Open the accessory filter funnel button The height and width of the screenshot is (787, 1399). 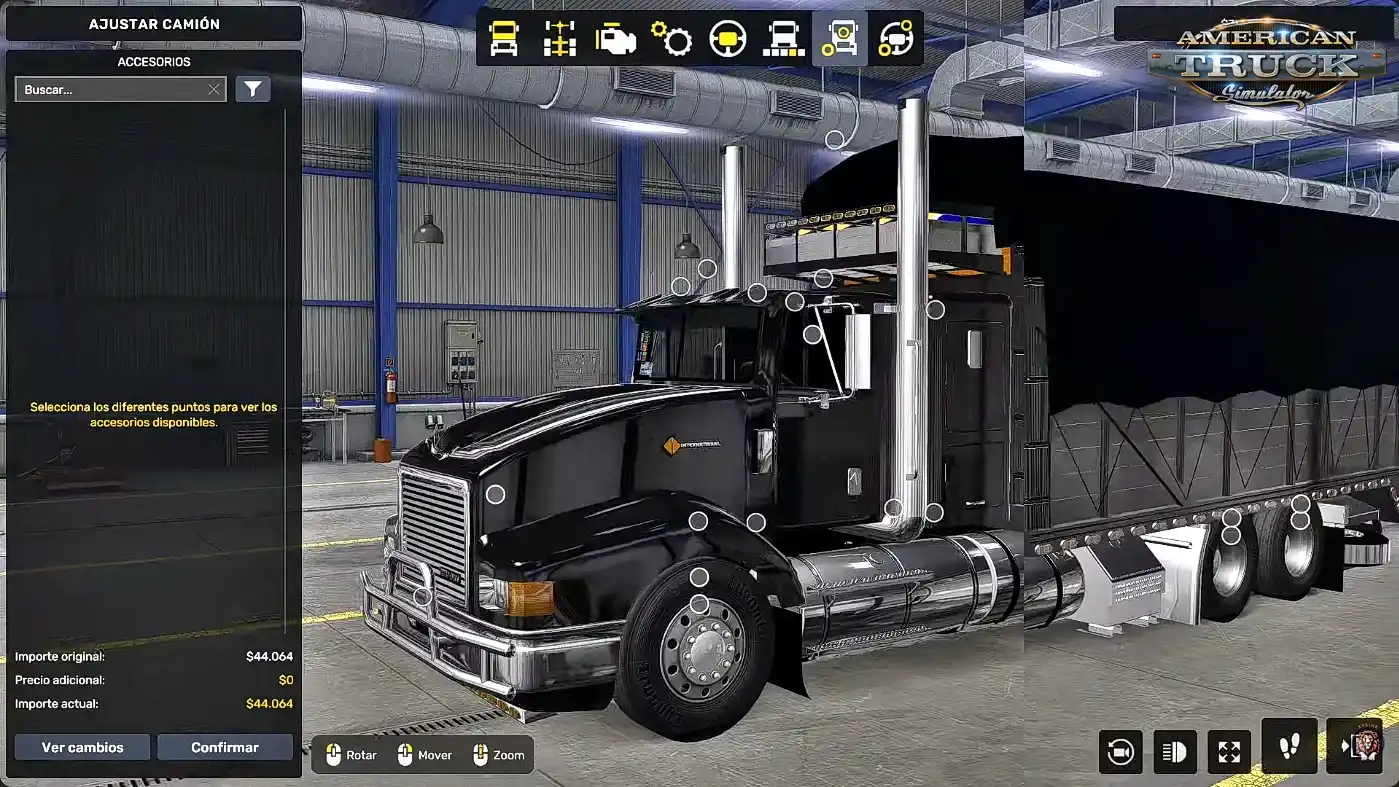tap(253, 90)
